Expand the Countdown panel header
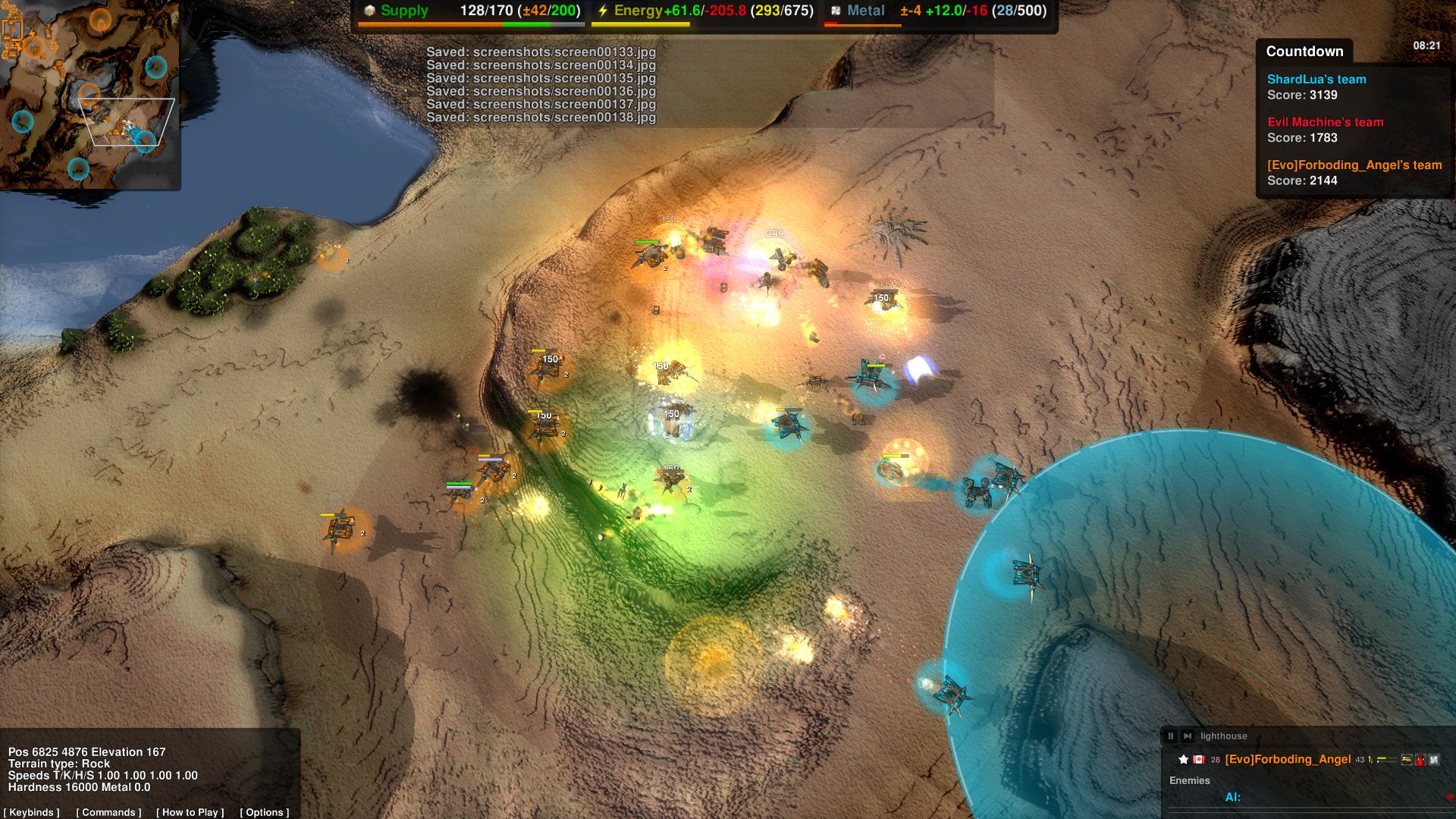The image size is (1456, 819). (1306, 52)
